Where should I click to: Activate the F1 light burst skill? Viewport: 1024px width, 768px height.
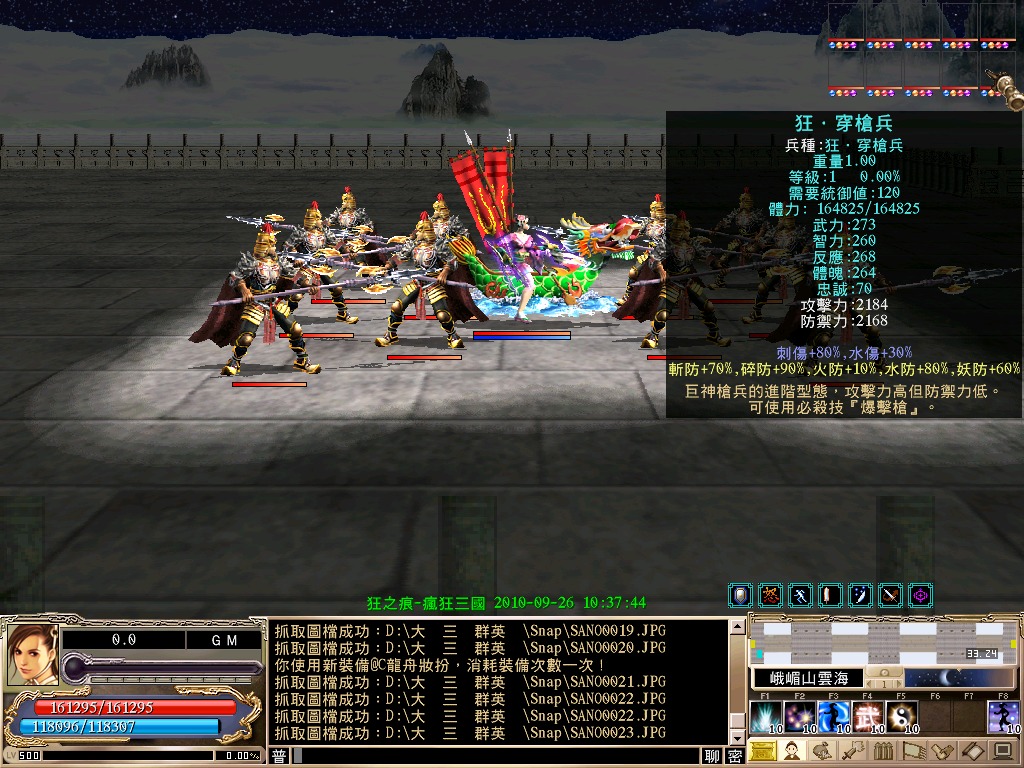coord(765,717)
